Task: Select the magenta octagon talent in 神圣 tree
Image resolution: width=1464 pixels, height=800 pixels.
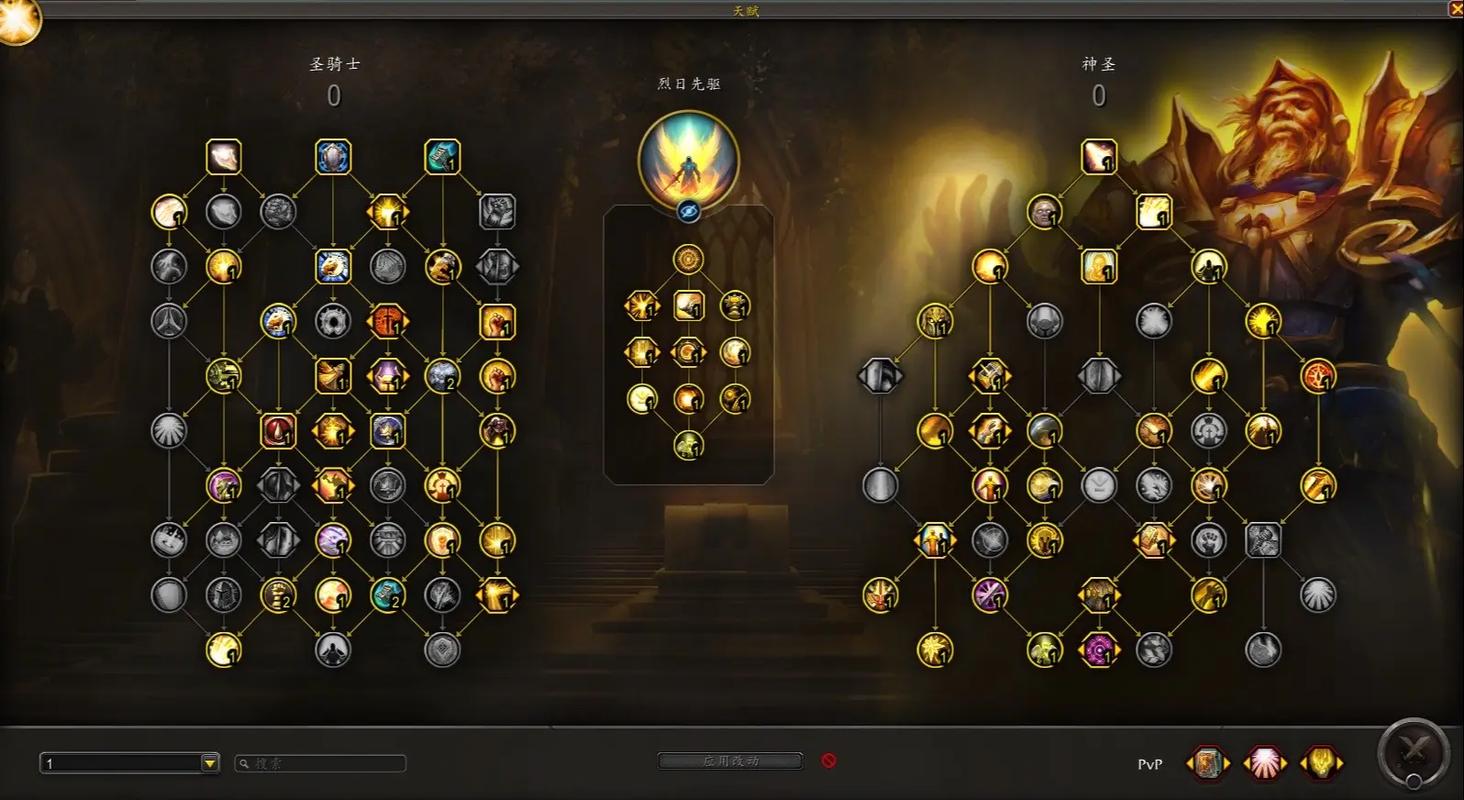Action: click(x=1099, y=650)
